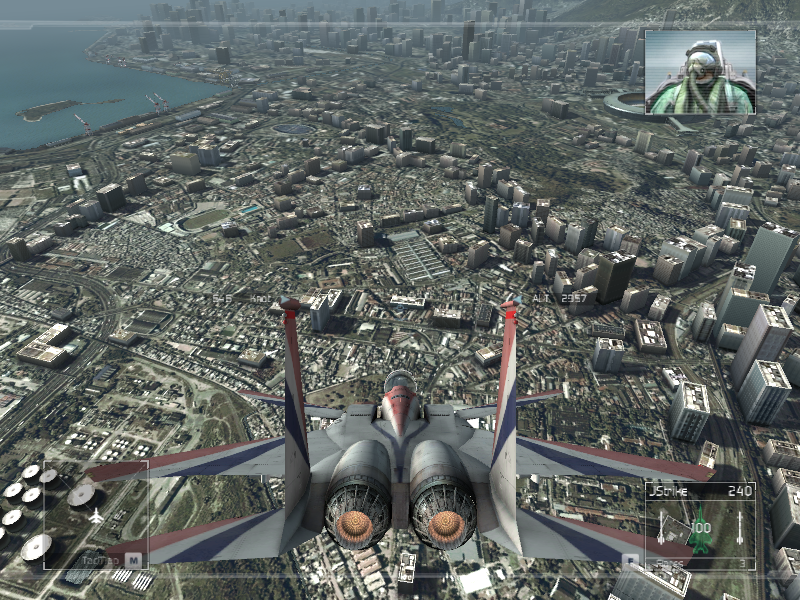
Task: Click the white plane icon on radar
Action: click(x=96, y=516)
